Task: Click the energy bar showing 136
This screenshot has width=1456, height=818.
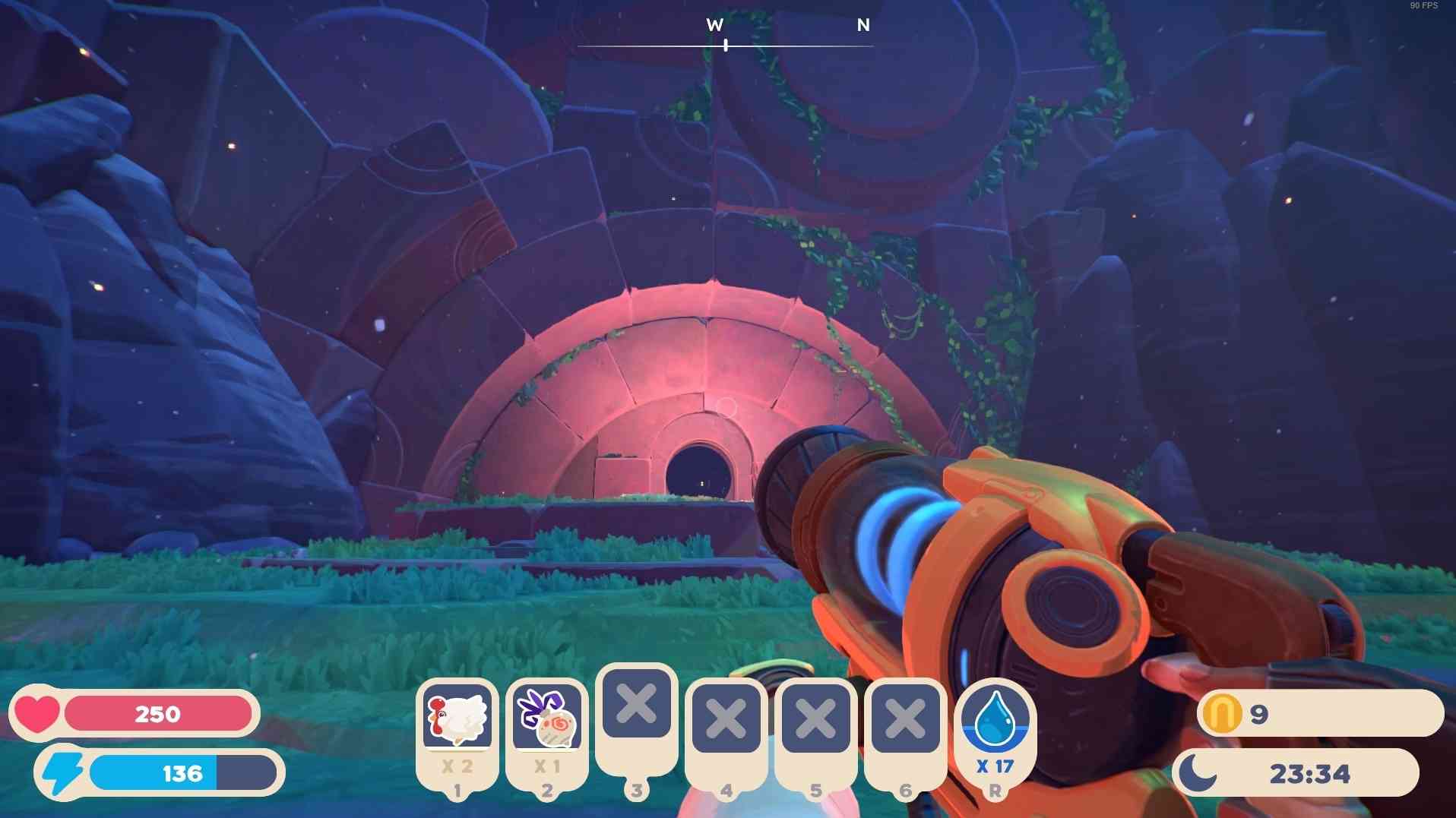Action: 182,775
